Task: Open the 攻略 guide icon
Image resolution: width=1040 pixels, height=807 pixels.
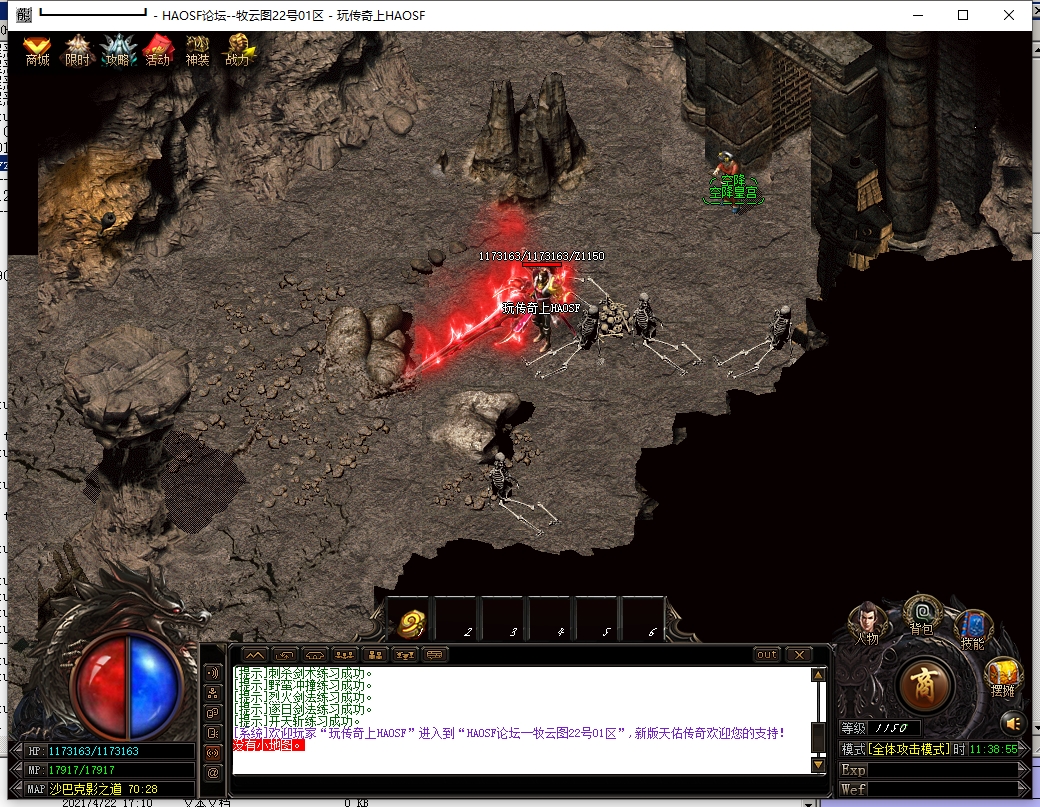Action: (117, 48)
